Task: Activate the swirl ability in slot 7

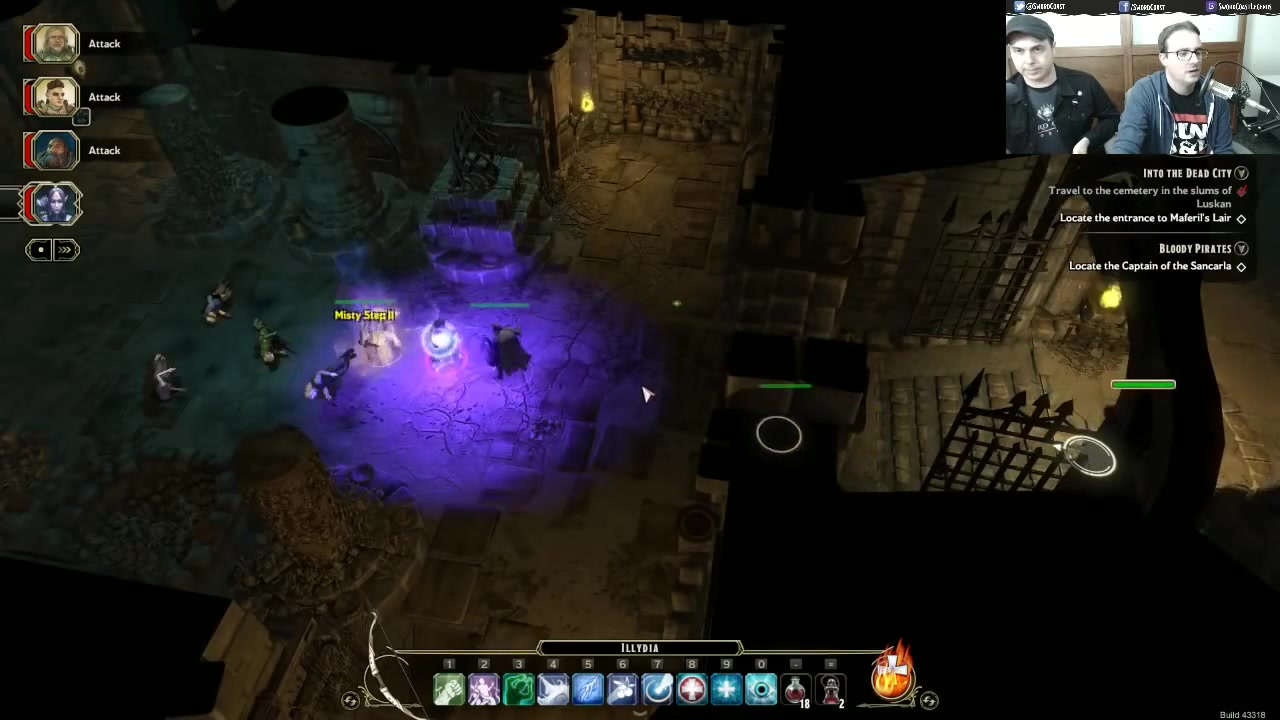Action: tap(657, 689)
